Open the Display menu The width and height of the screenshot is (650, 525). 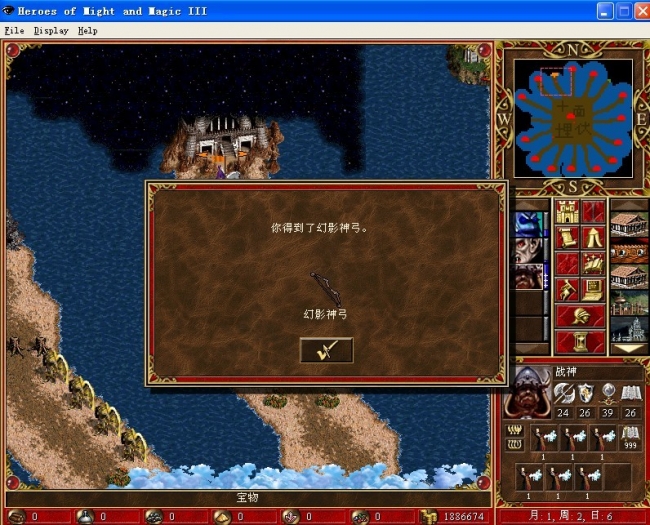(51, 30)
